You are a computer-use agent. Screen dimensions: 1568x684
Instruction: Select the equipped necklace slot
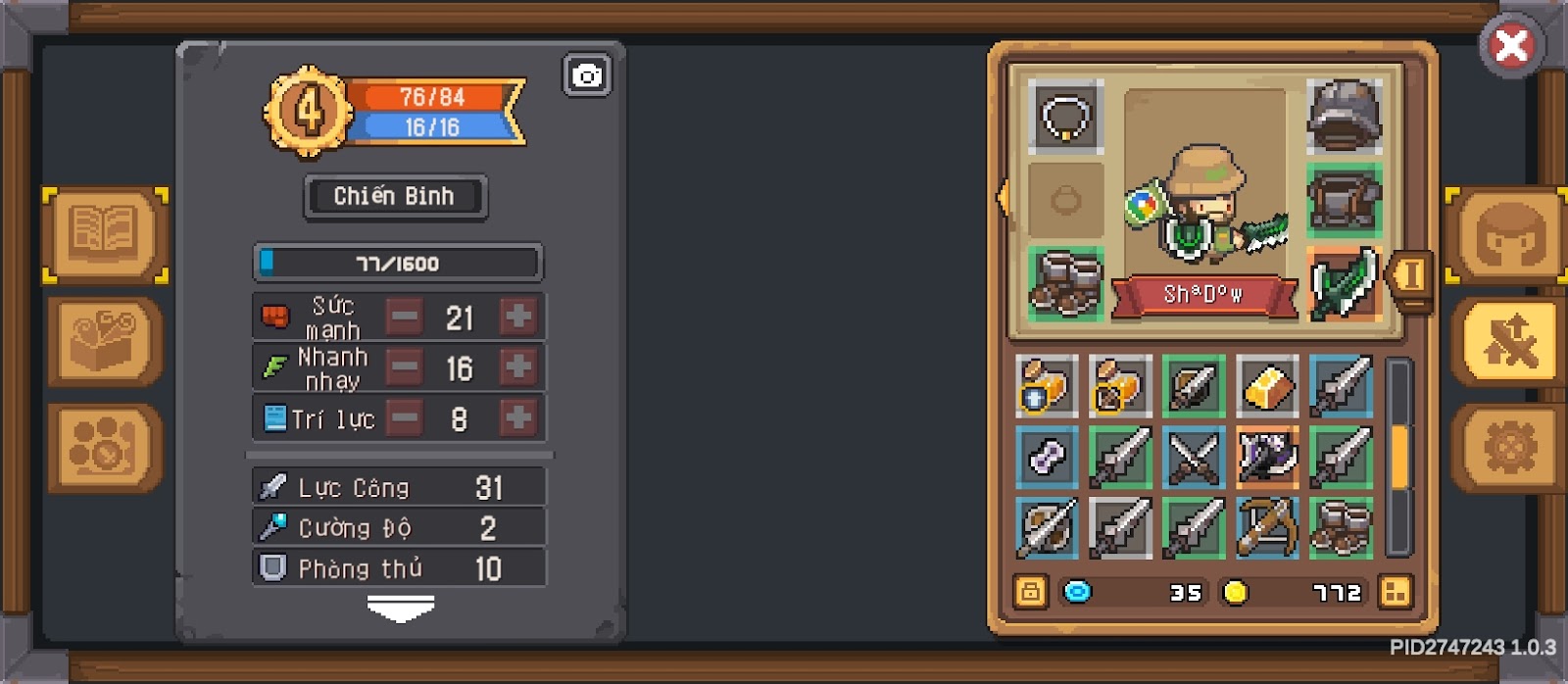[x=1065, y=117]
